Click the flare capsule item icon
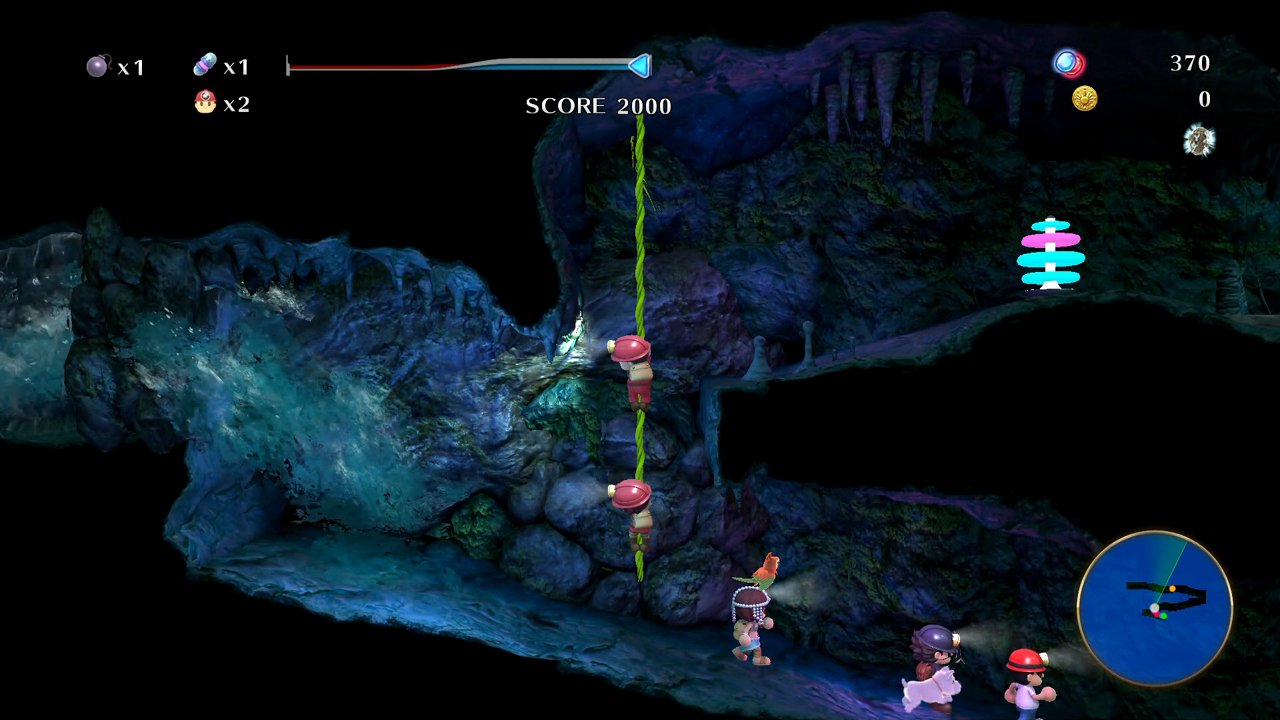Image resolution: width=1280 pixels, height=720 pixels. (204, 63)
